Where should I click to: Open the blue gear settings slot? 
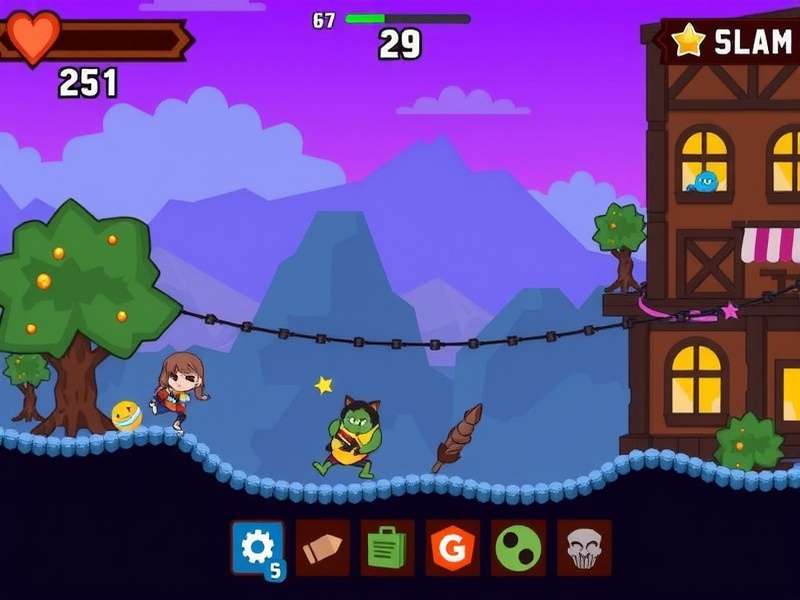258,547
